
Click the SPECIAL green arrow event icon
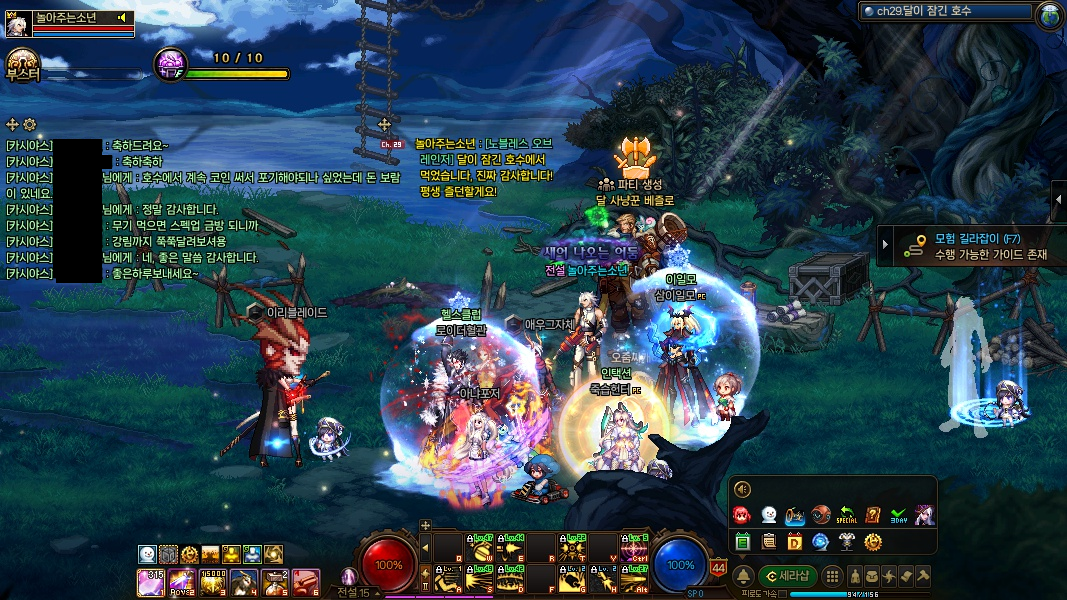coord(847,515)
